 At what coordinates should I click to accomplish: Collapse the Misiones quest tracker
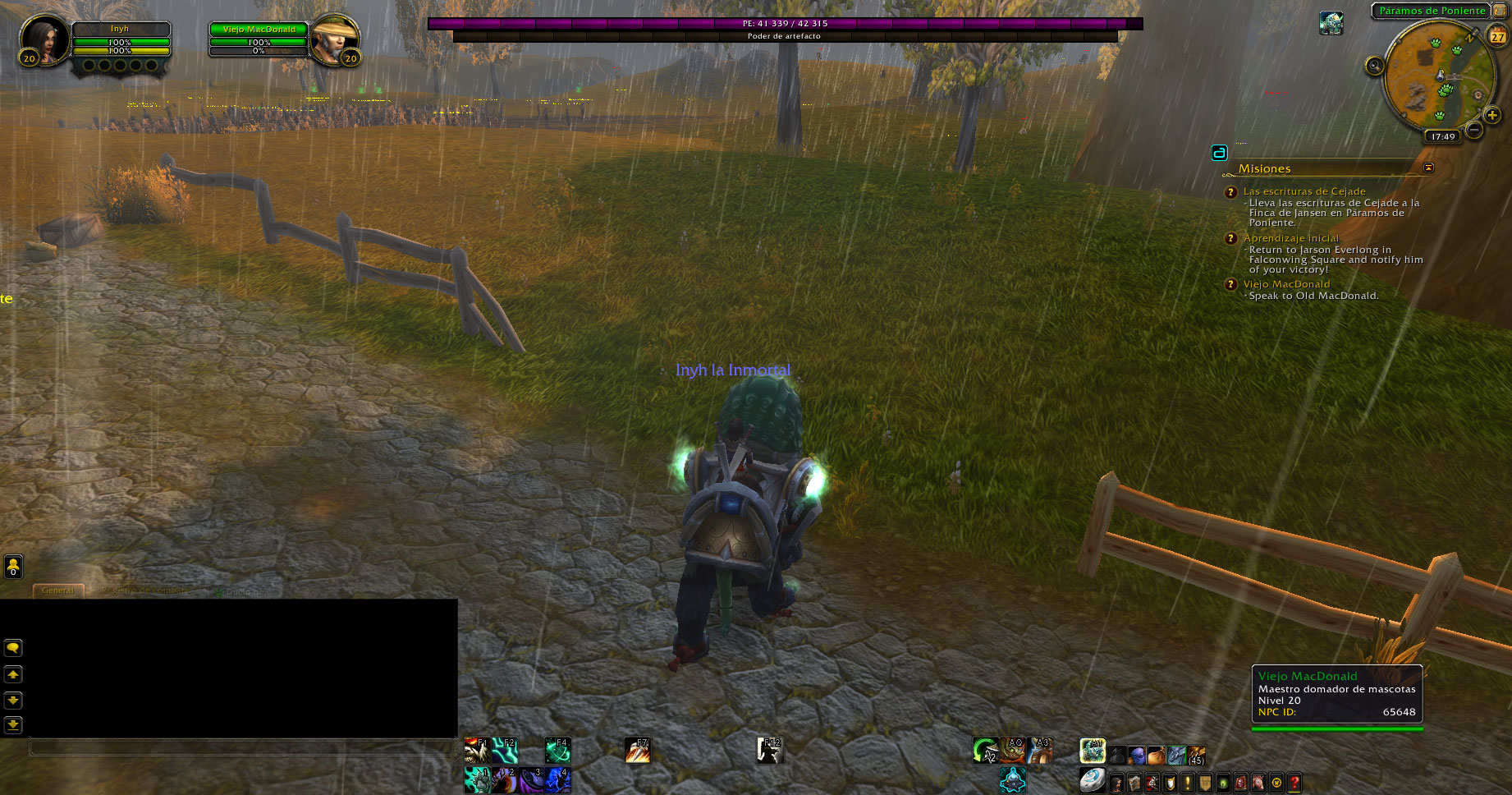(1428, 168)
